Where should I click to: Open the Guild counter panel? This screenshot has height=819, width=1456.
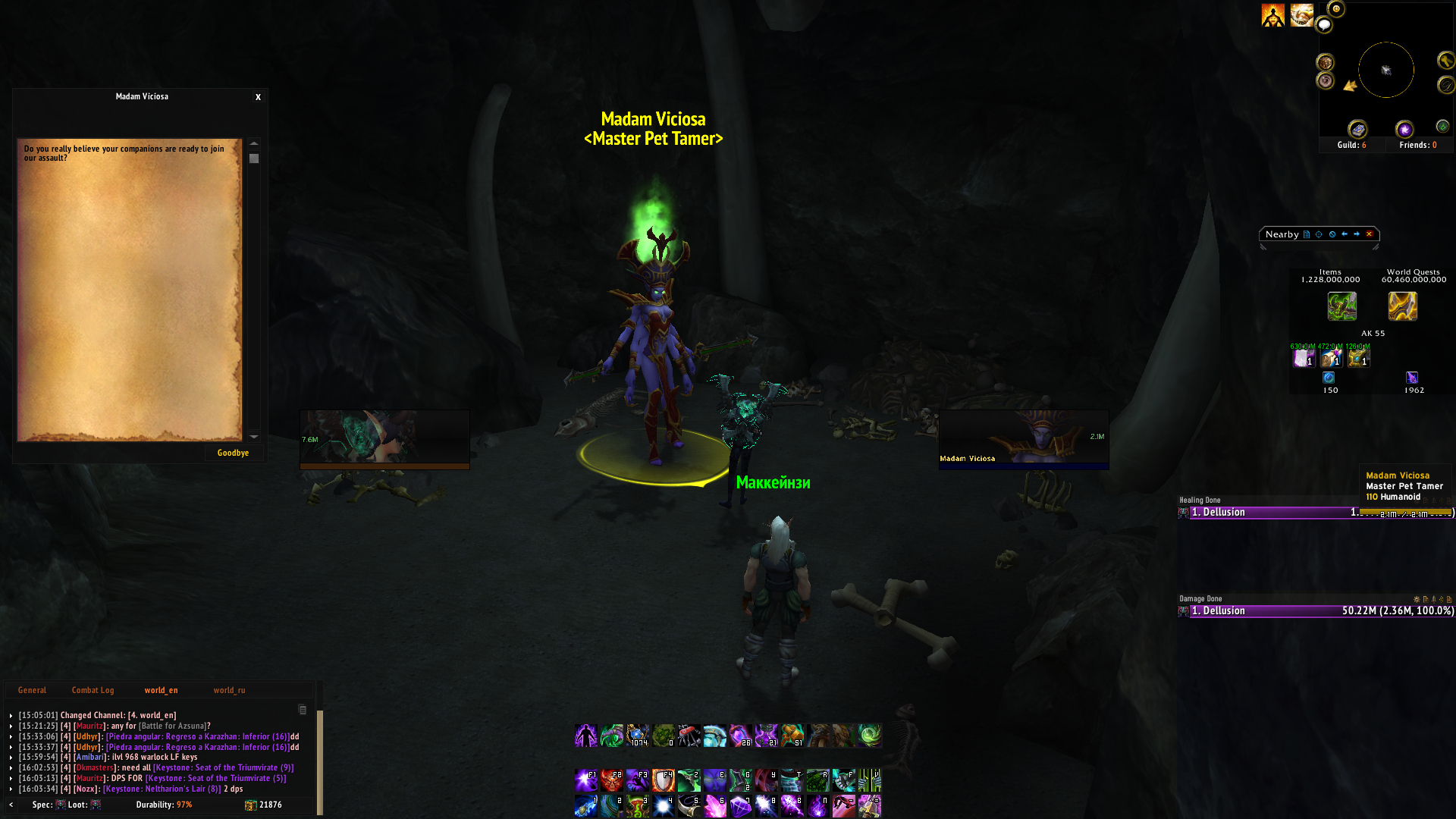(x=1351, y=145)
